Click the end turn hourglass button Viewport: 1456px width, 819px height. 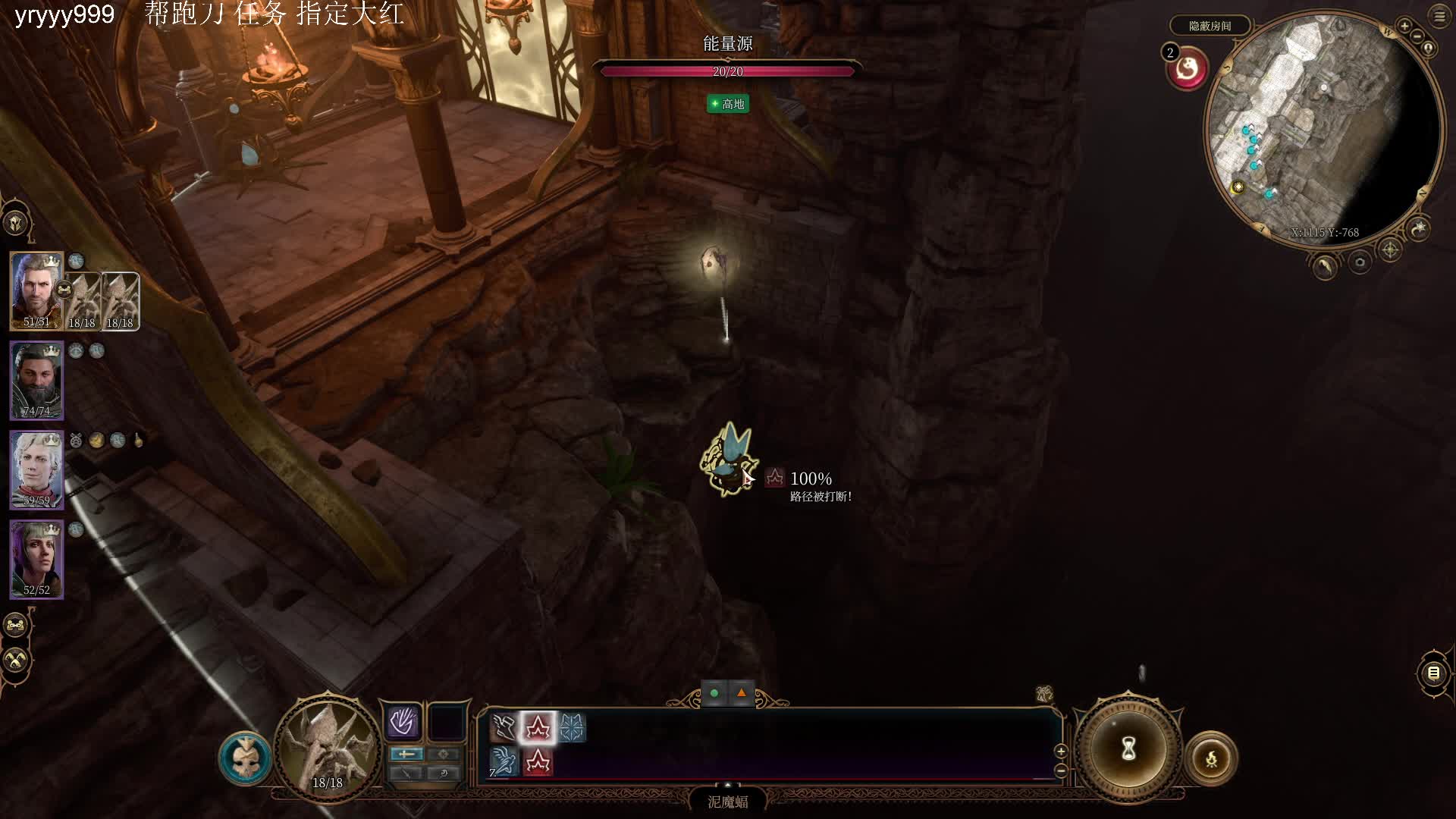[1128, 749]
